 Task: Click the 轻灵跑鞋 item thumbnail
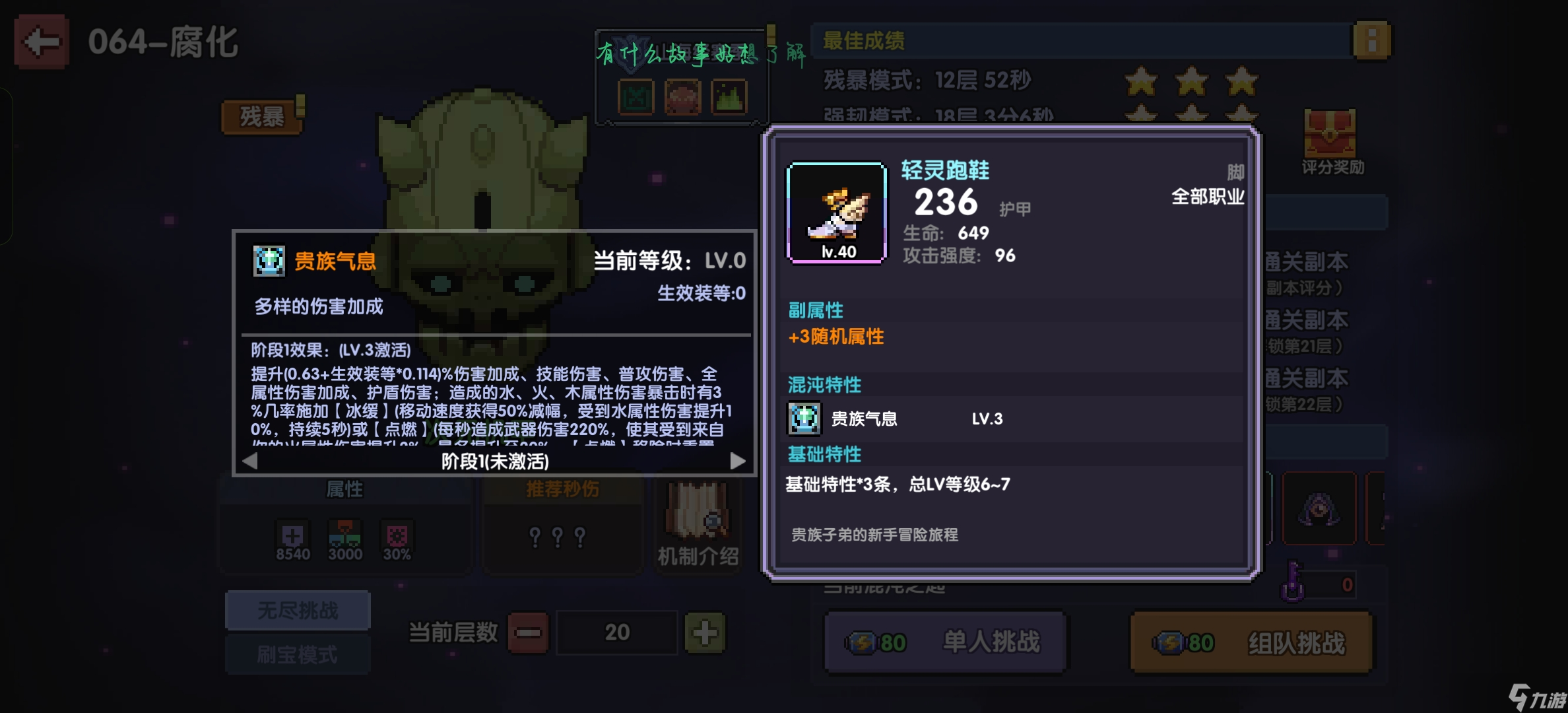[x=836, y=213]
